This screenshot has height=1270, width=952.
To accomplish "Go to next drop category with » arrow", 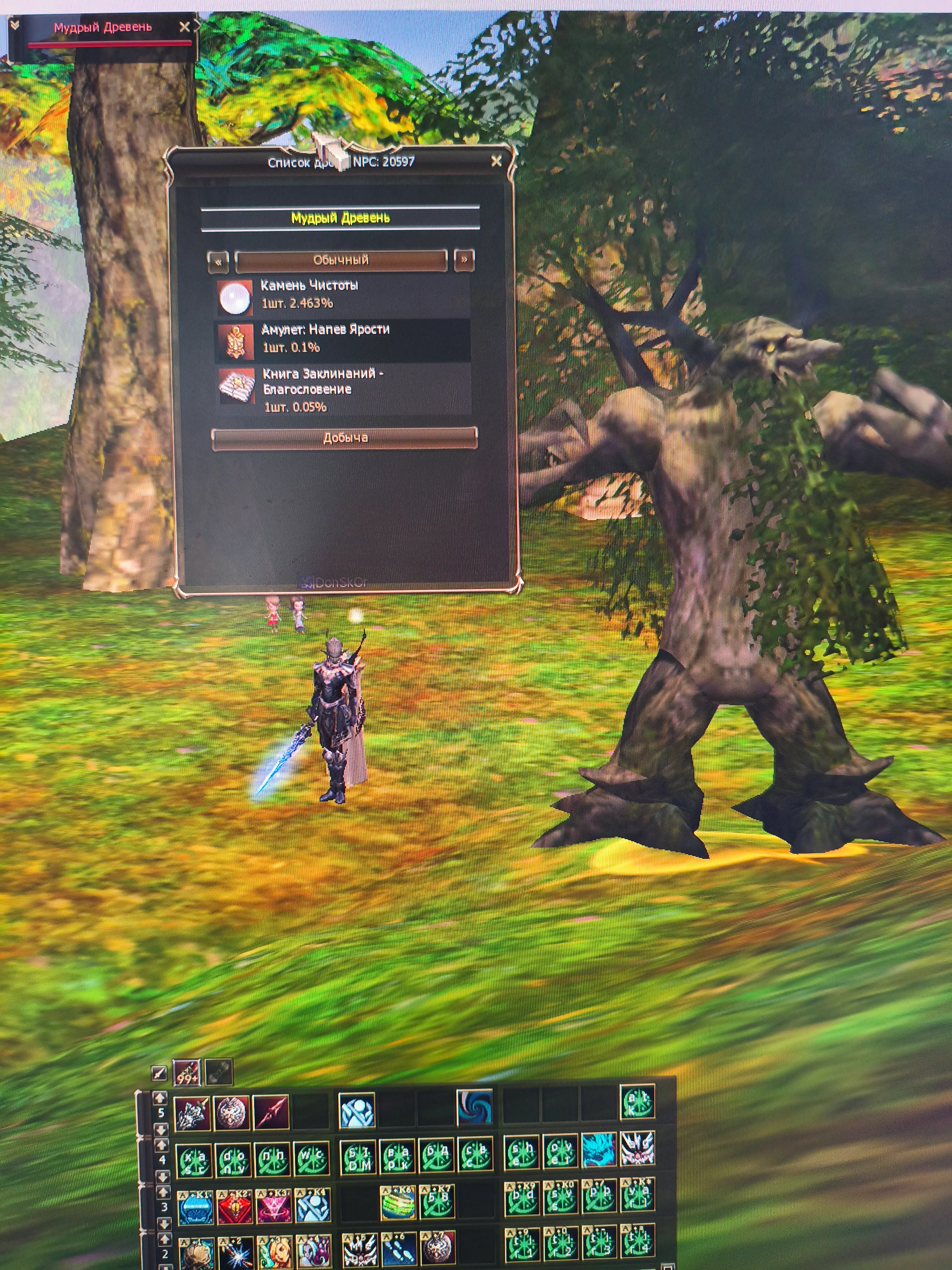I will (464, 260).
